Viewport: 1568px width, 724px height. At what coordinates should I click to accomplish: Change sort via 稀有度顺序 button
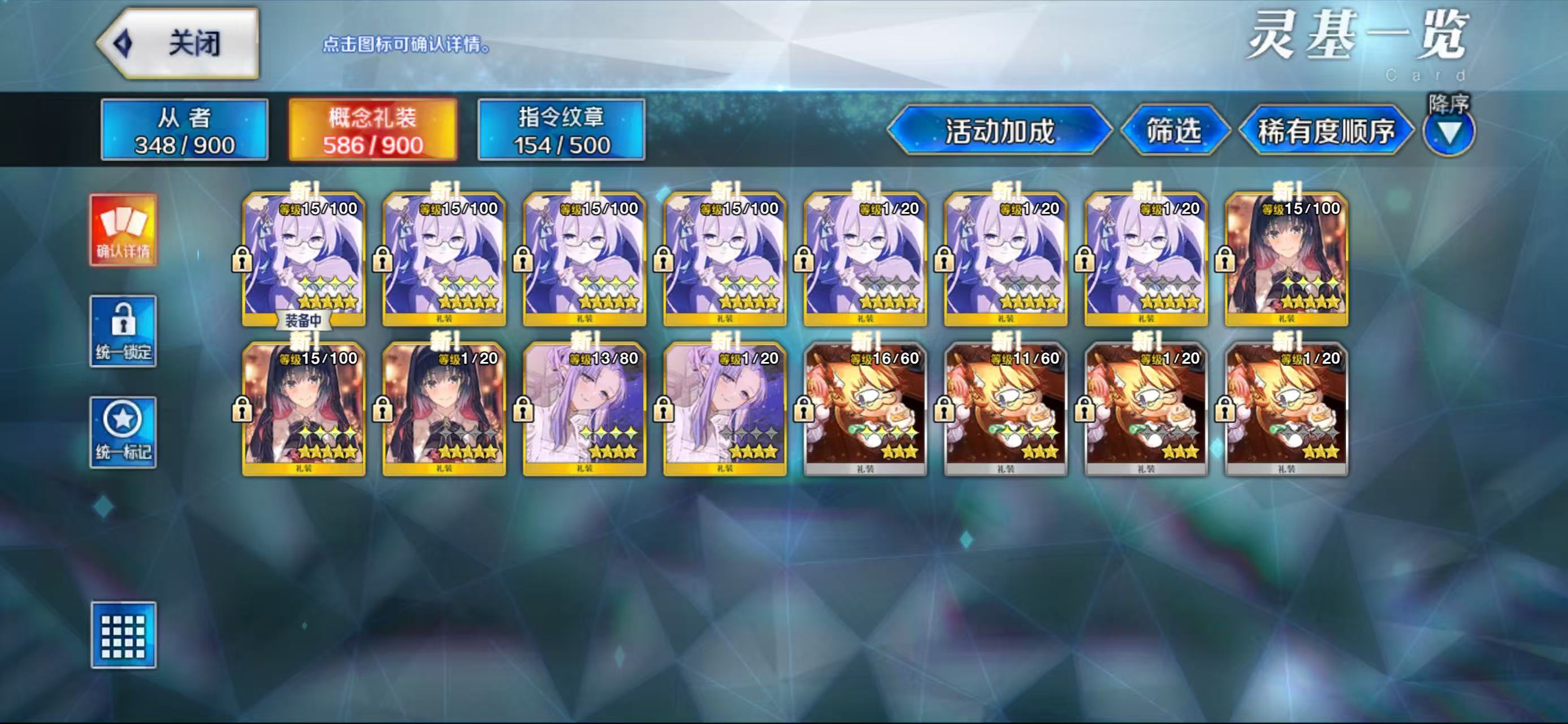1326,131
